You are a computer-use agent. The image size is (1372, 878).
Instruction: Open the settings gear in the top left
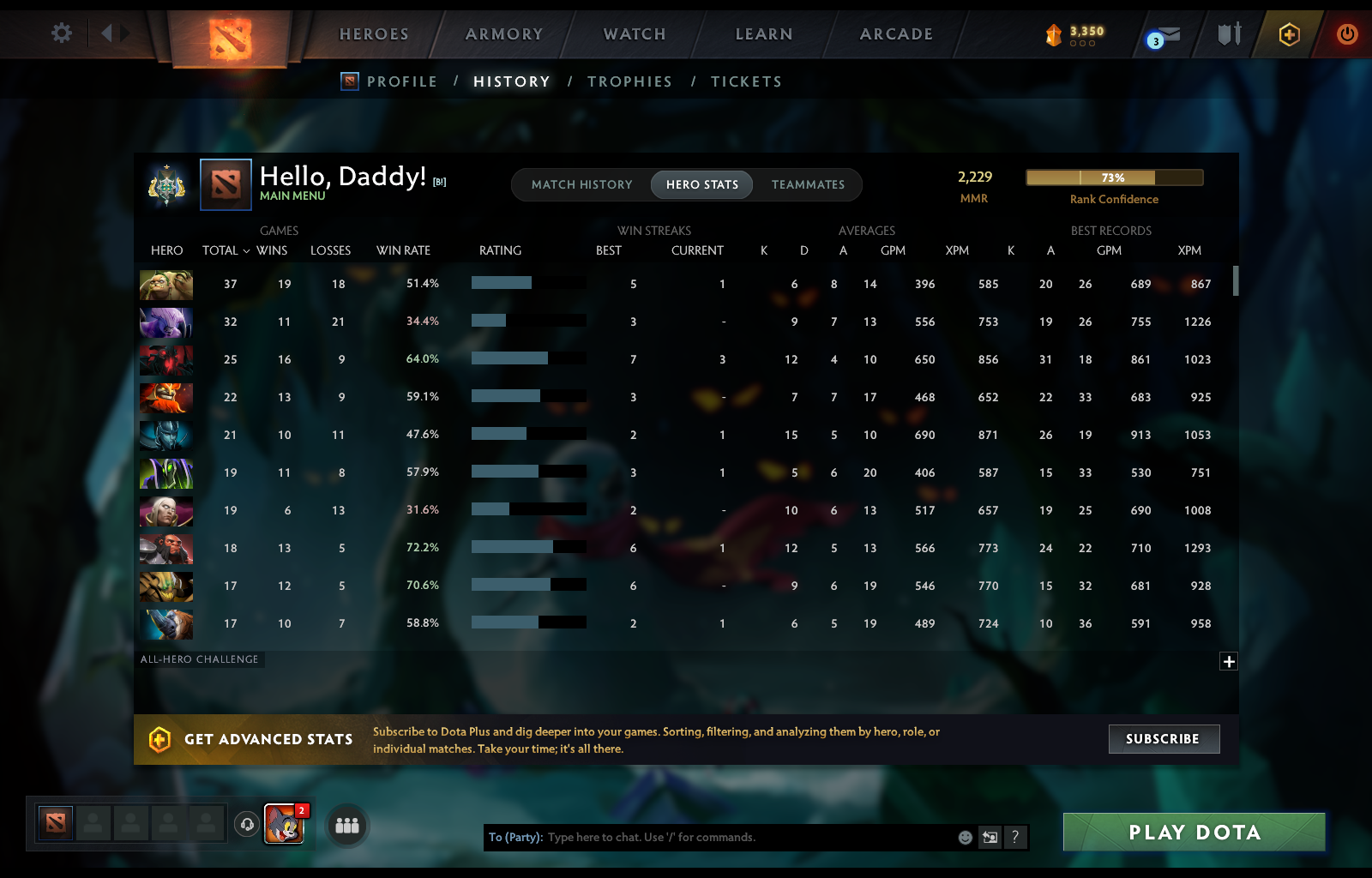click(x=61, y=32)
